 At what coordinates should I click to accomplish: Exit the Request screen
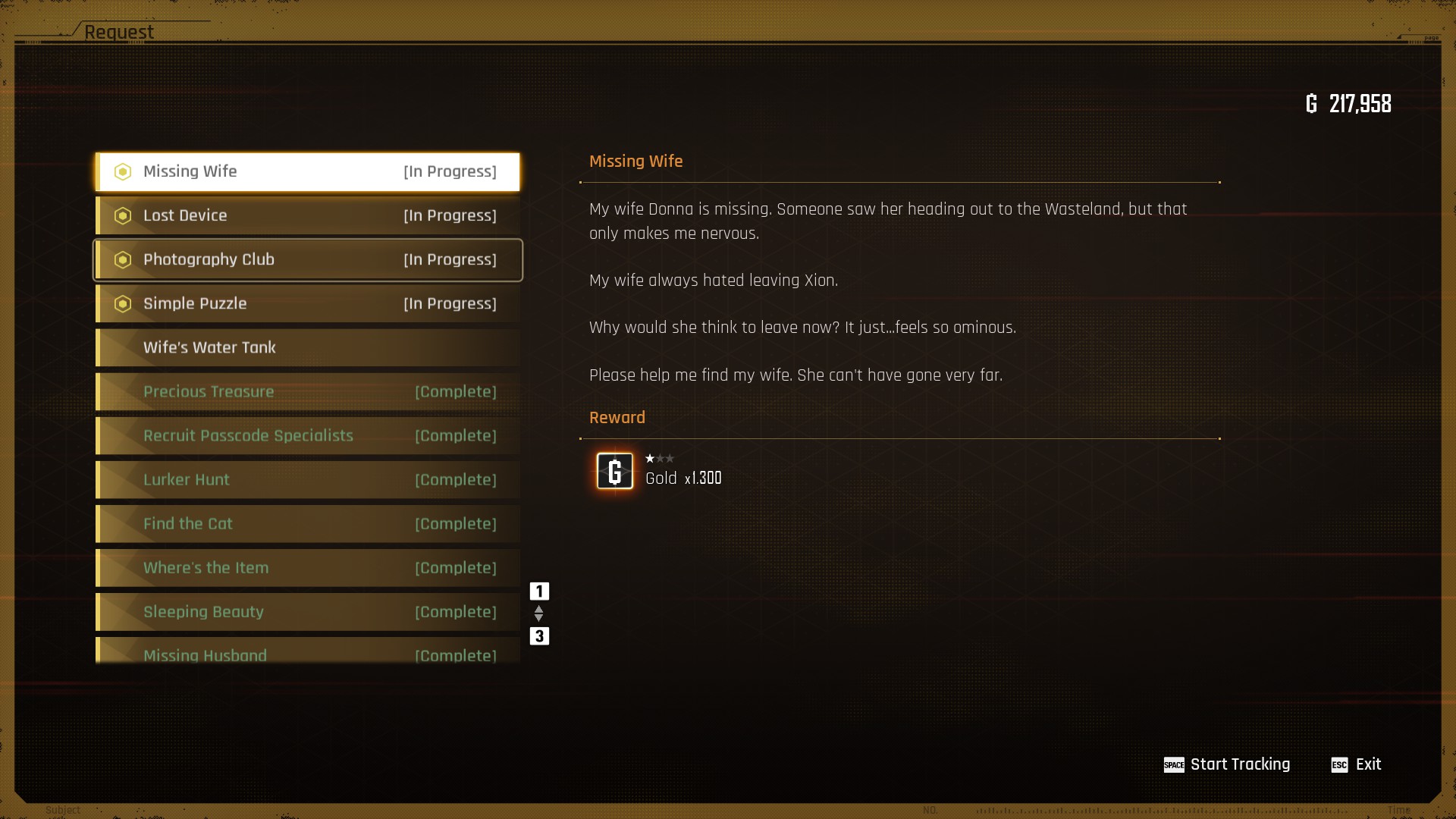coord(1357,764)
